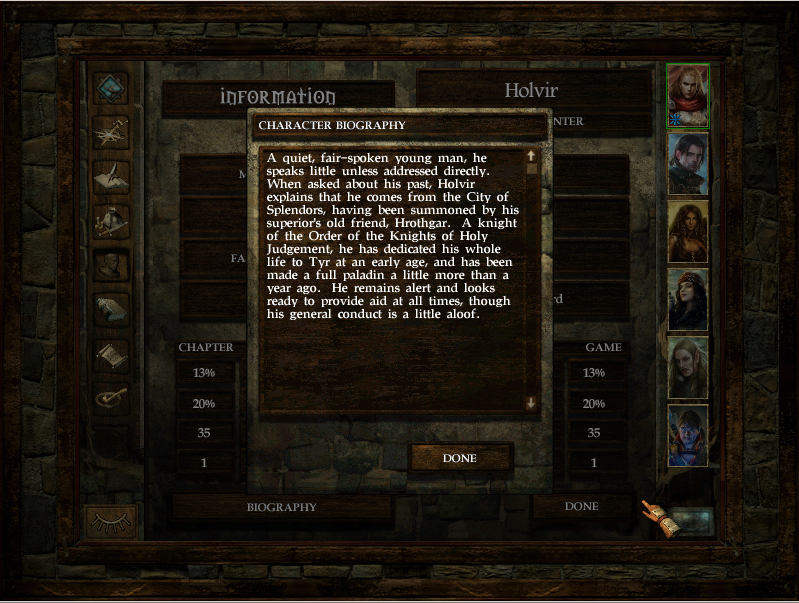799x603 pixels.
Task: Open the inventory sidebar icon
Action: point(111,220)
